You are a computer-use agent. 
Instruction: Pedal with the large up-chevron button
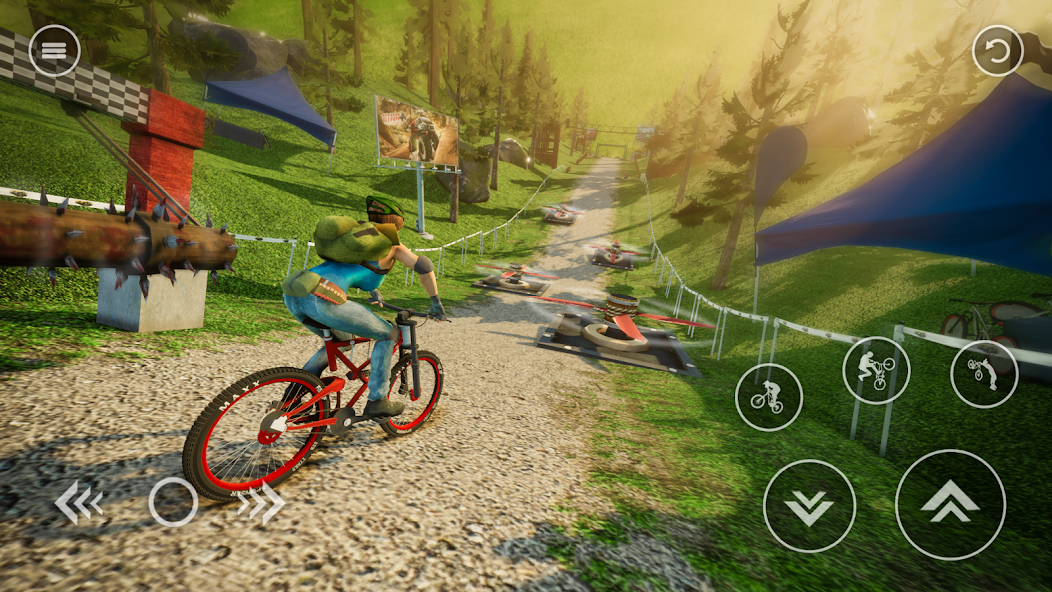pos(949,504)
